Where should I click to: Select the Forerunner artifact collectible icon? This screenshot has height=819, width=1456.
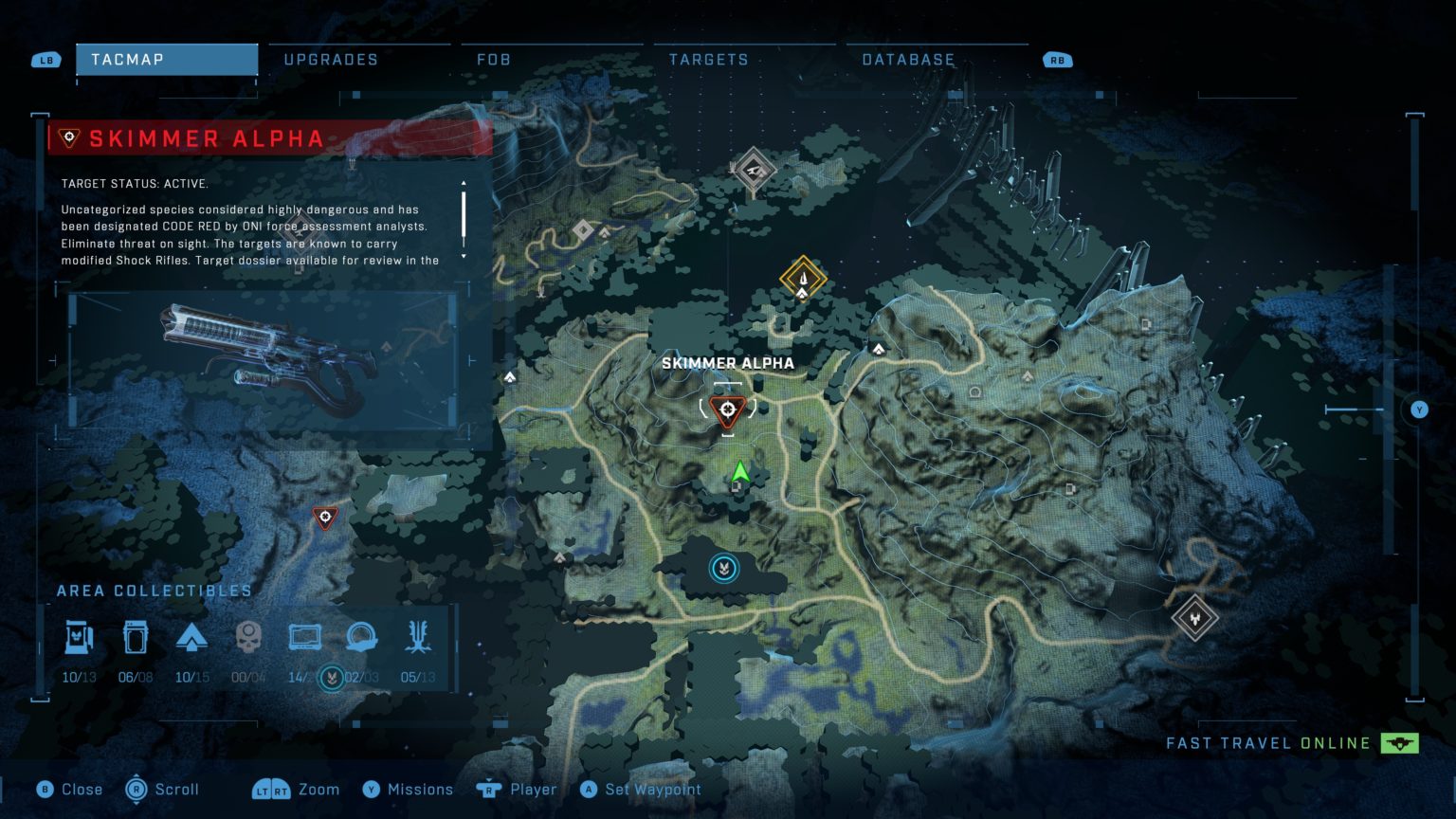[360, 637]
